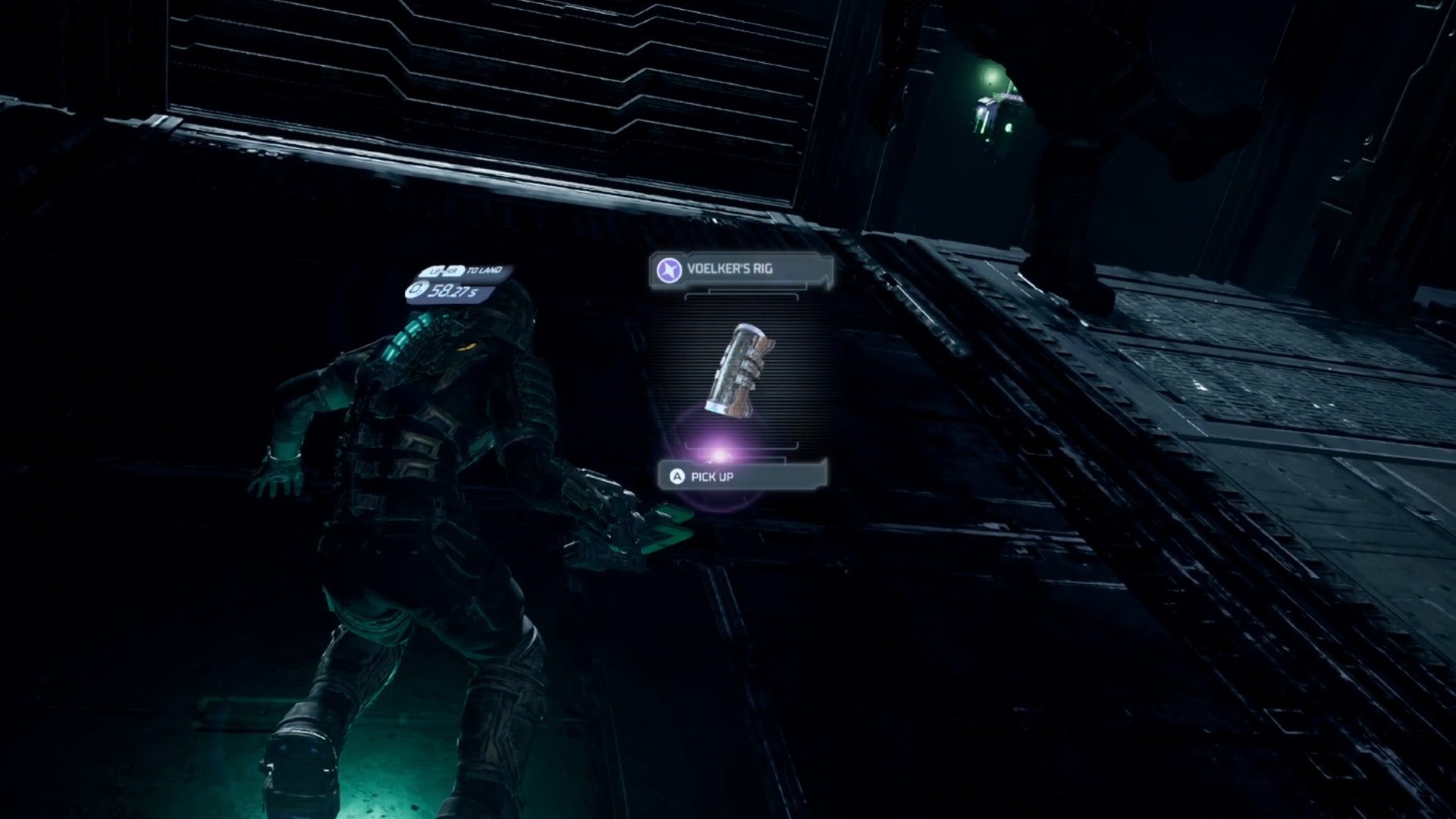1456x819 pixels.
Task: Select the VOELKER'S RIG title banner
Action: 730,268
